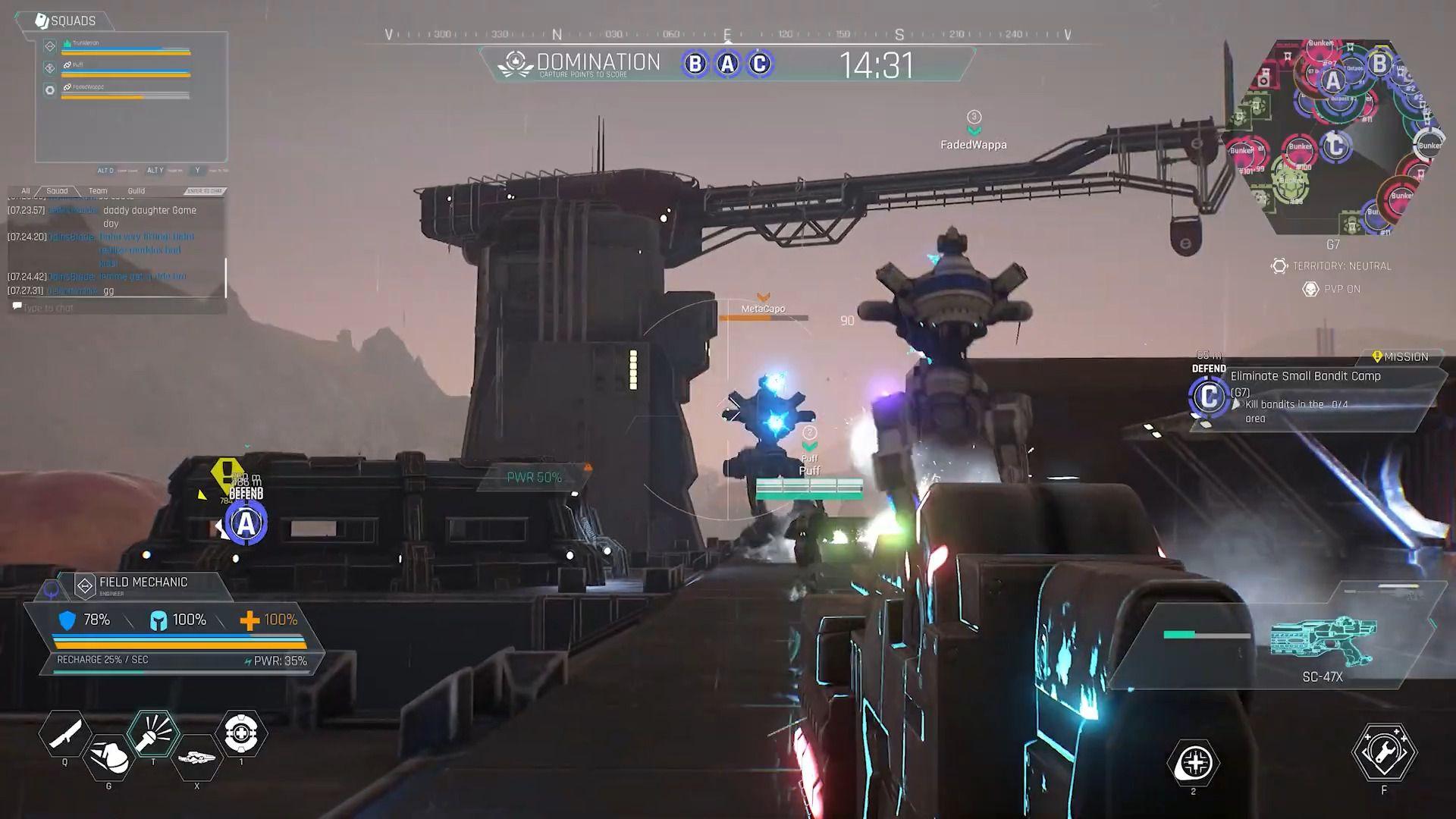Viewport: 1456px width, 819px height.
Task: Click the healing device icon in slot 1
Action: click(241, 734)
